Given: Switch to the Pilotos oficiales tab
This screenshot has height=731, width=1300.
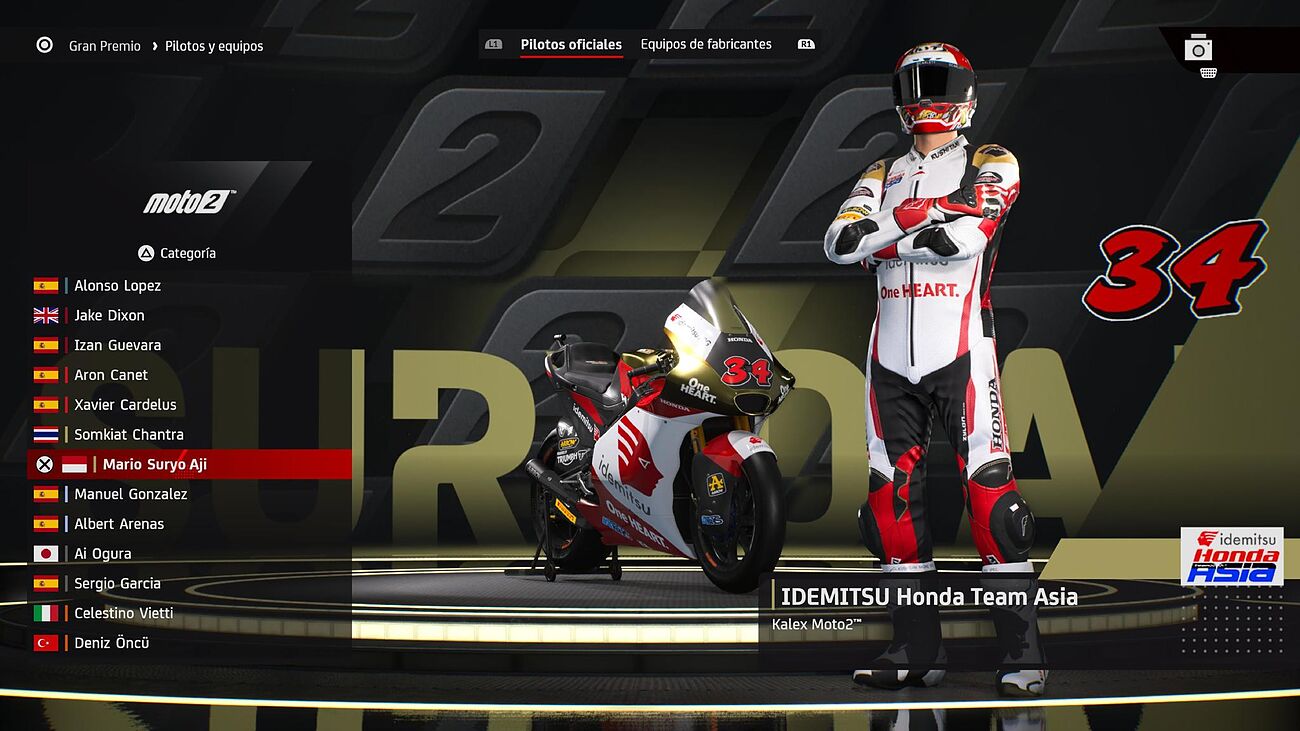Looking at the screenshot, I should click(571, 45).
